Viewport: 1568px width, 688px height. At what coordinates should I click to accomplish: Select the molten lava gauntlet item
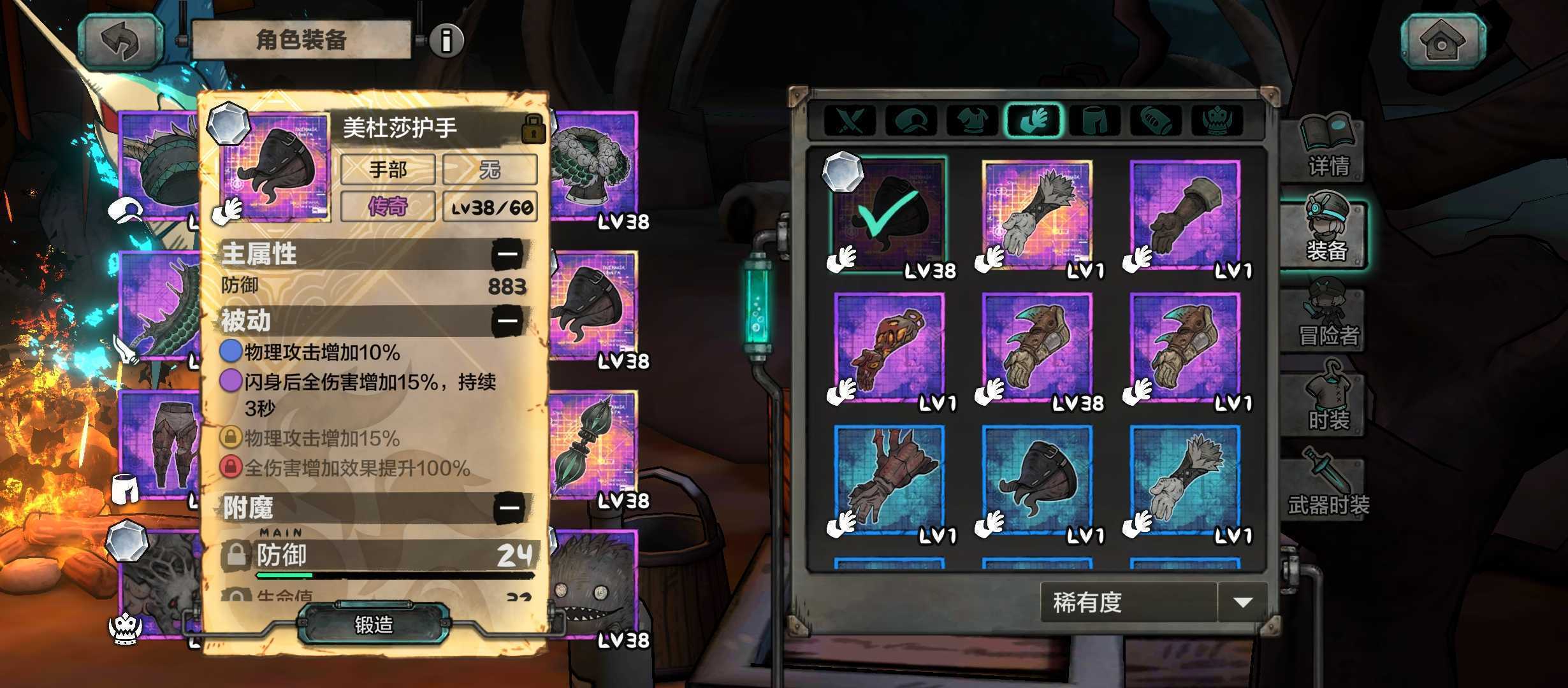[889, 348]
